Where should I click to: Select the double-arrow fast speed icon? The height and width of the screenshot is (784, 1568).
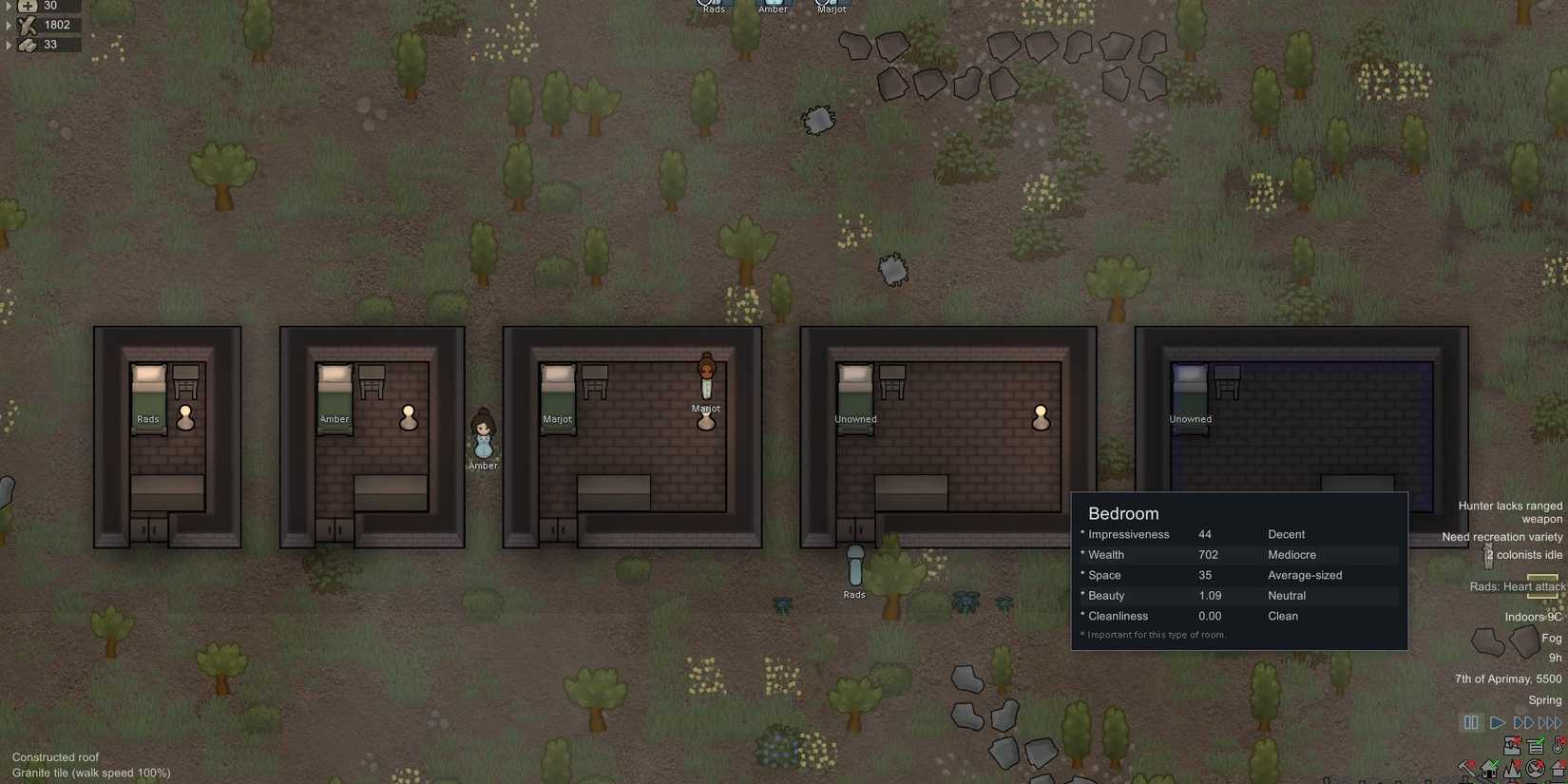tap(1524, 722)
